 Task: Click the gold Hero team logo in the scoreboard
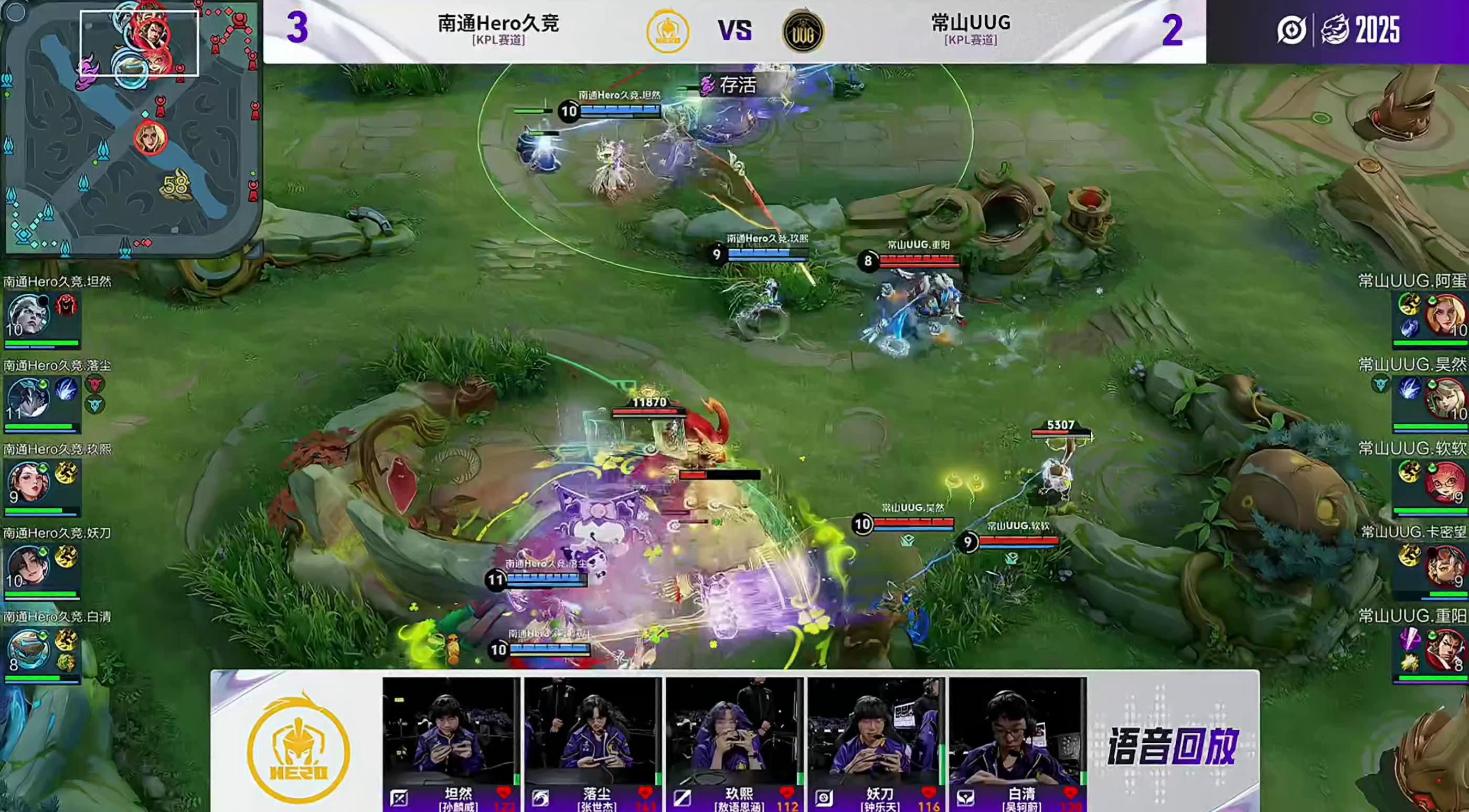click(667, 31)
